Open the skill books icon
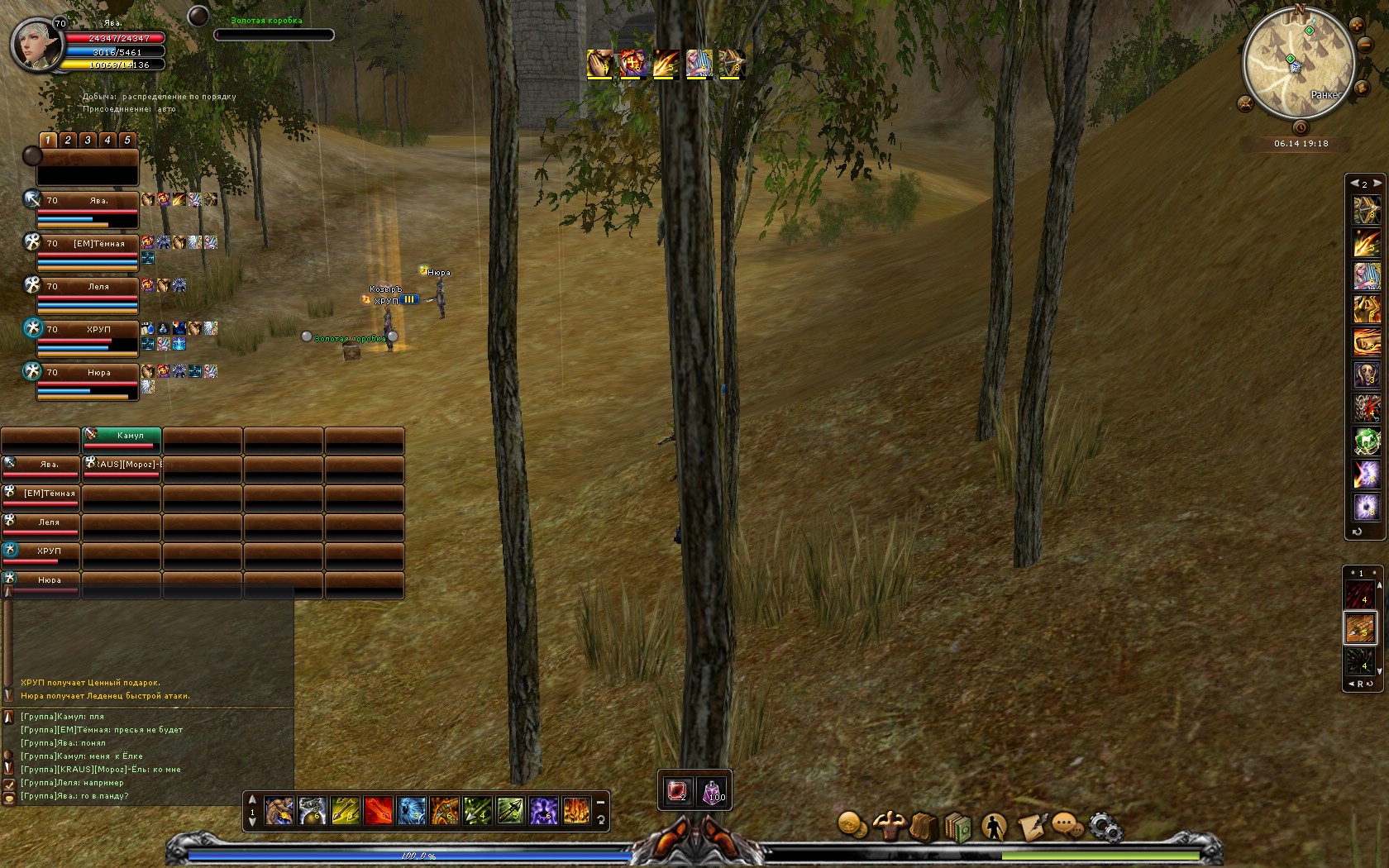The image size is (1389, 868). [x=958, y=826]
